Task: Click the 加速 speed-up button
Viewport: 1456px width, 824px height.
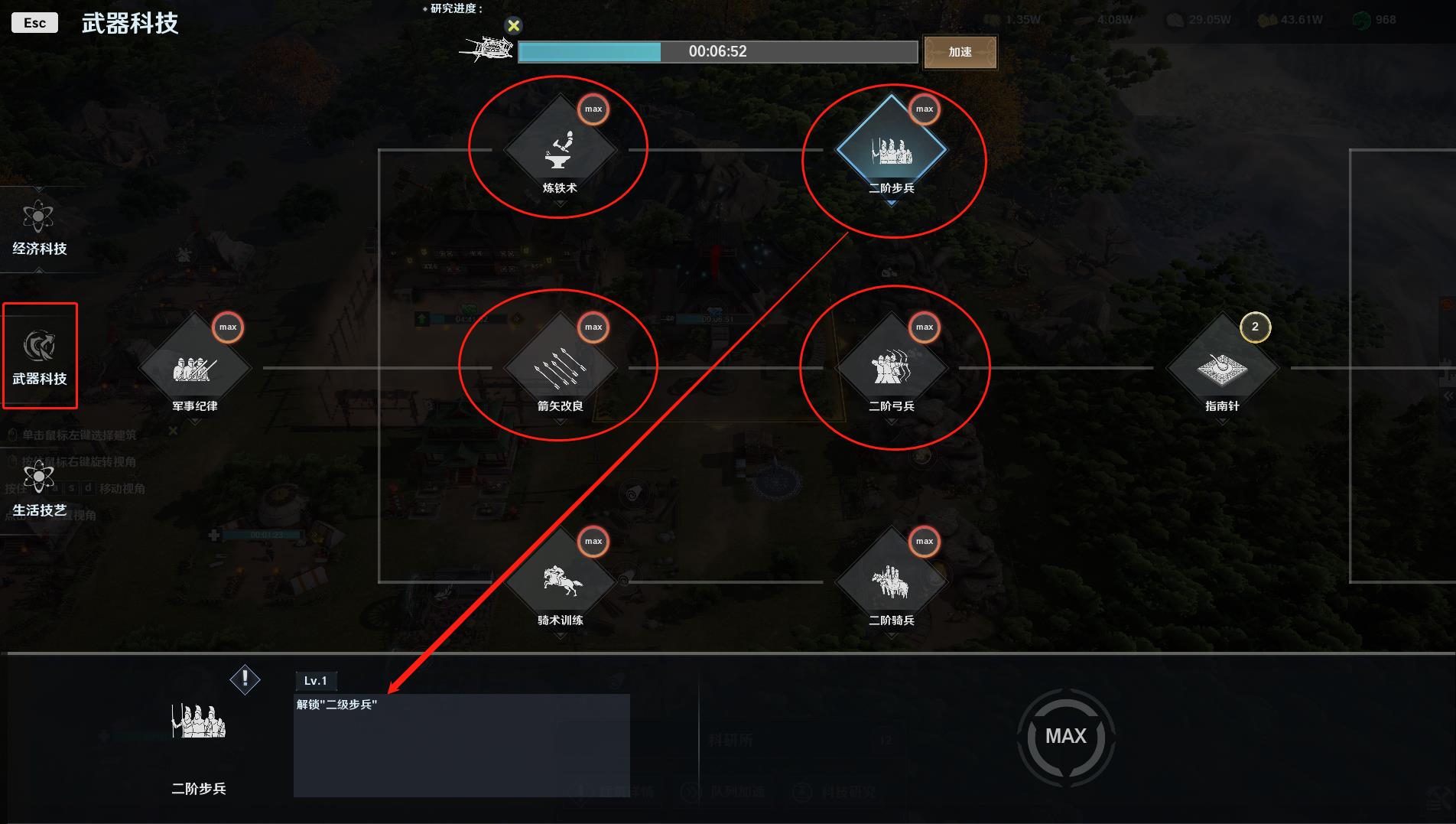Action: pyautogui.click(x=960, y=52)
